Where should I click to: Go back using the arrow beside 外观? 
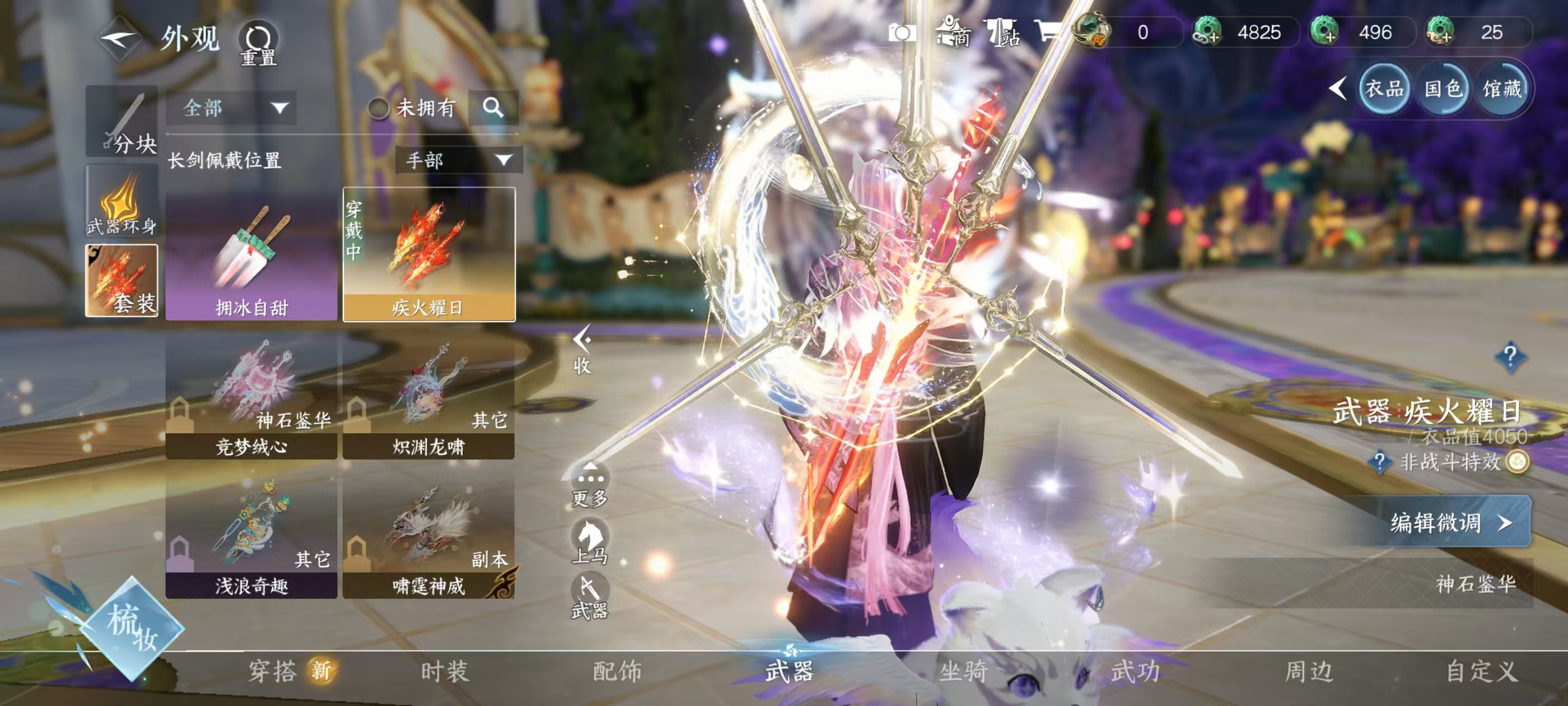[x=120, y=38]
